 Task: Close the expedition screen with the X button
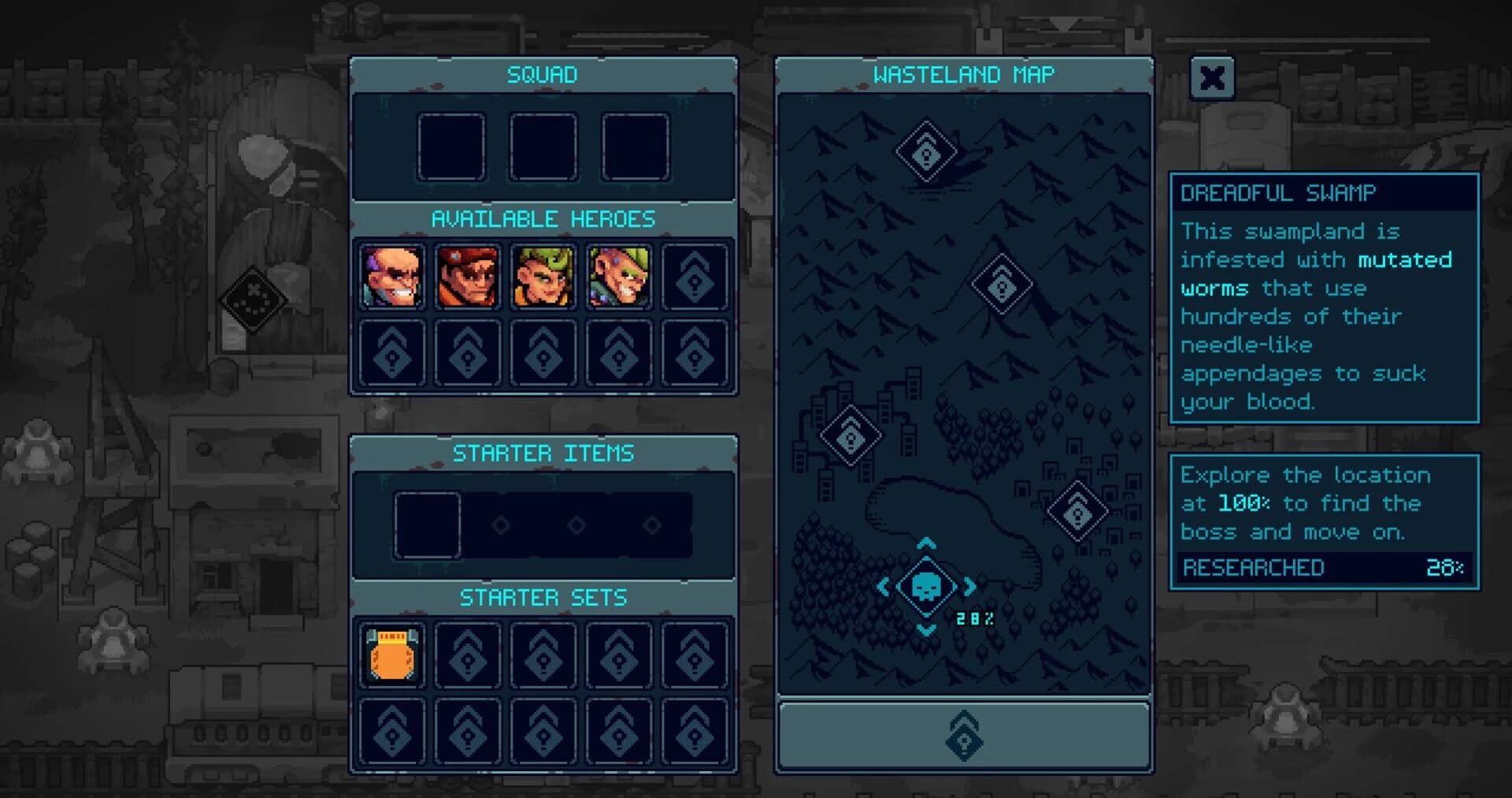(1213, 79)
